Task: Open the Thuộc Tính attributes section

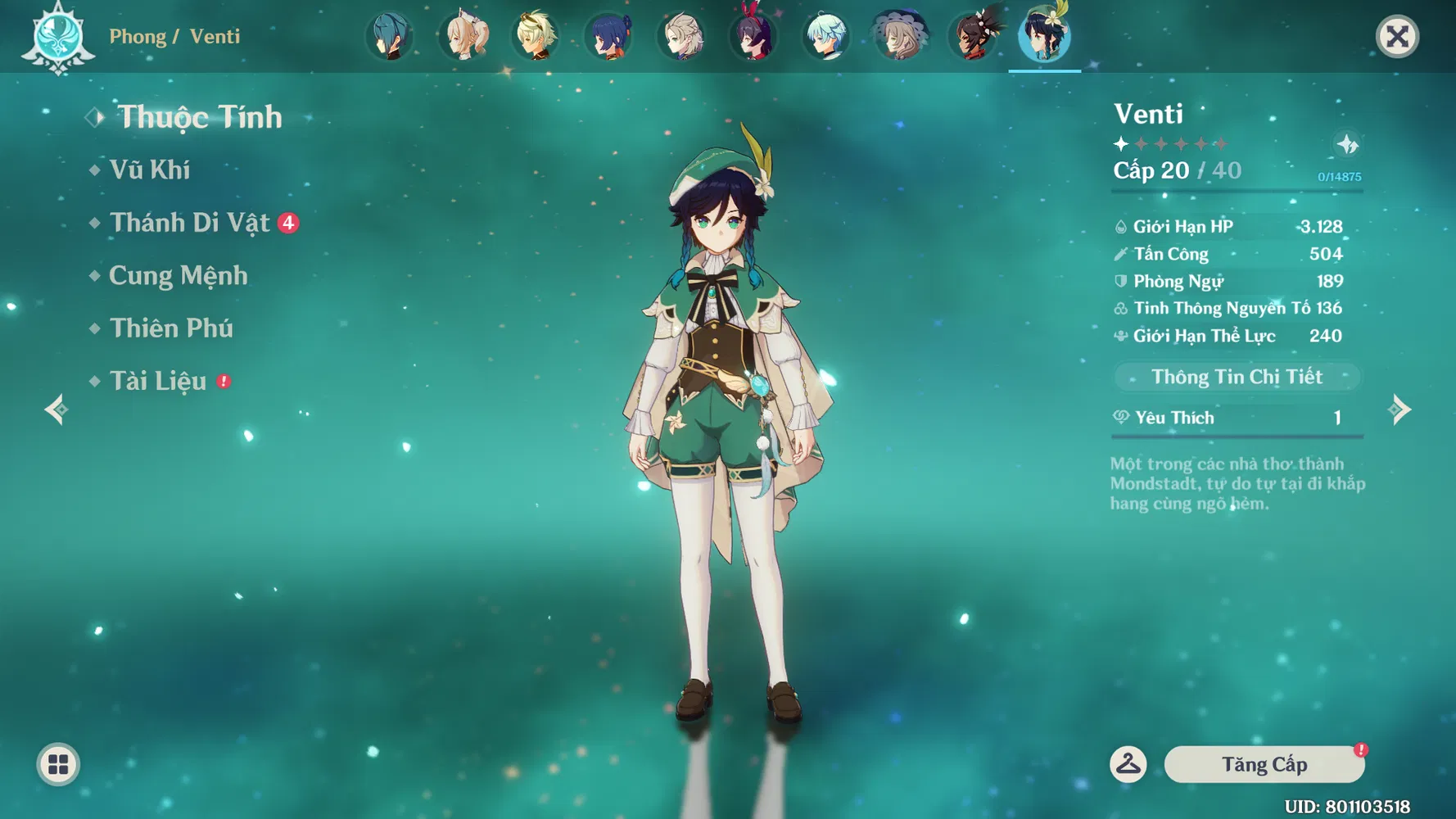Action: [x=199, y=117]
